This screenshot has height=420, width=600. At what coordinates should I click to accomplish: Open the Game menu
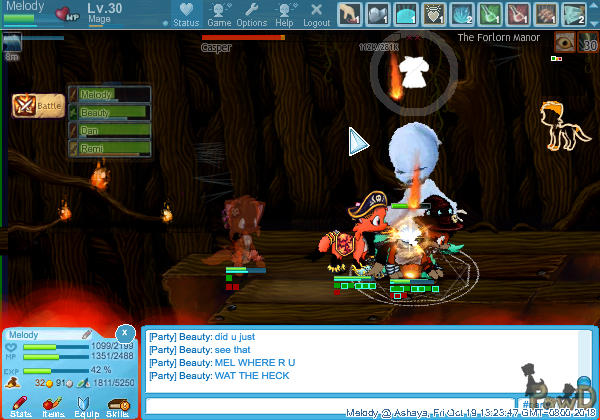pos(219,14)
